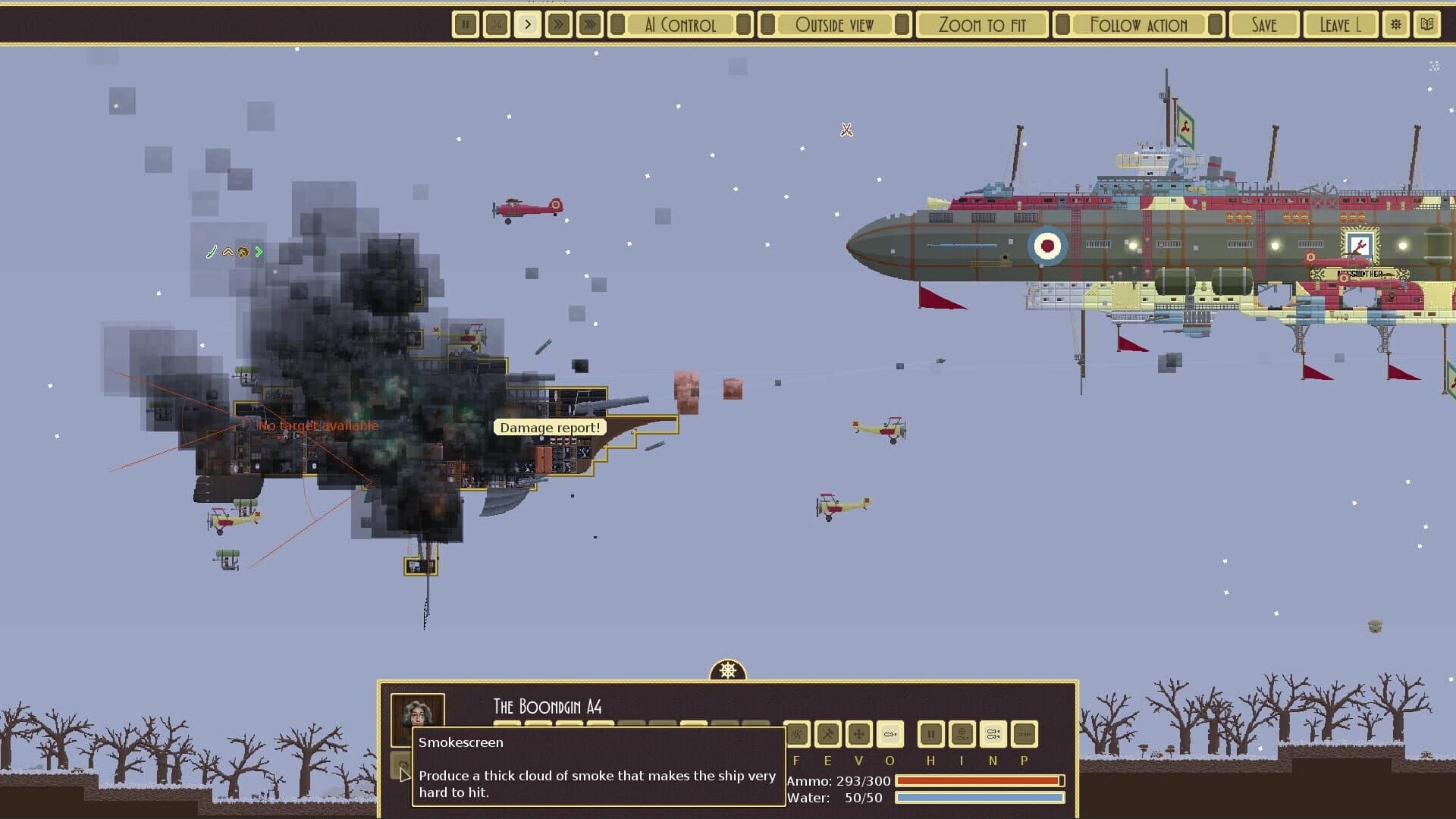Click the Zoom to fit button
Image resolution: width=1456 pixels, height=819 pixels.
(982, 24)
